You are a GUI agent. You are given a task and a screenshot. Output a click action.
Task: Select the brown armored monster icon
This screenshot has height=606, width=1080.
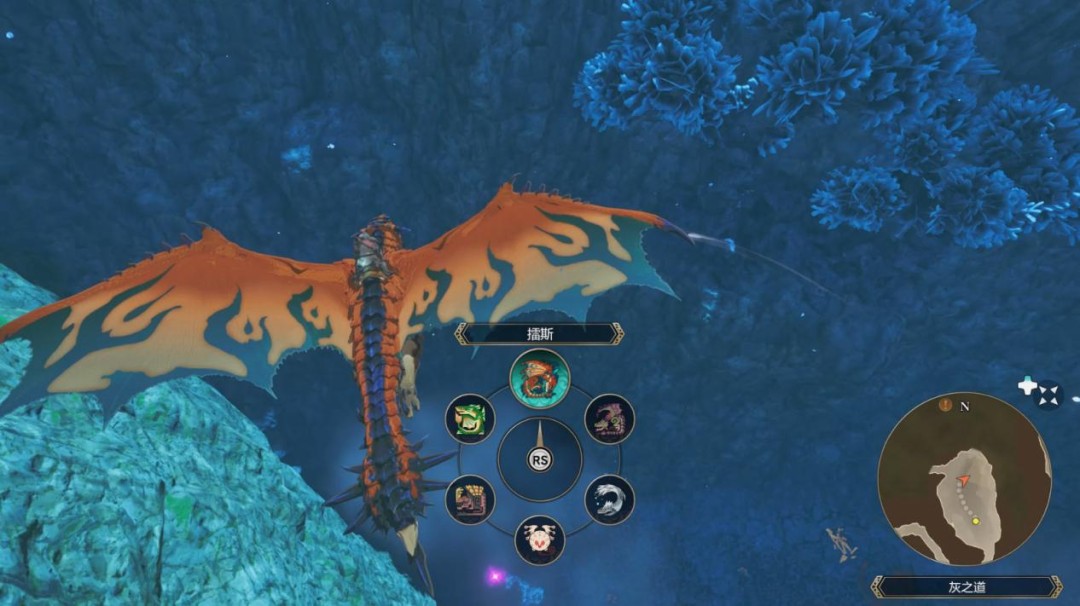tap(469, 499)
